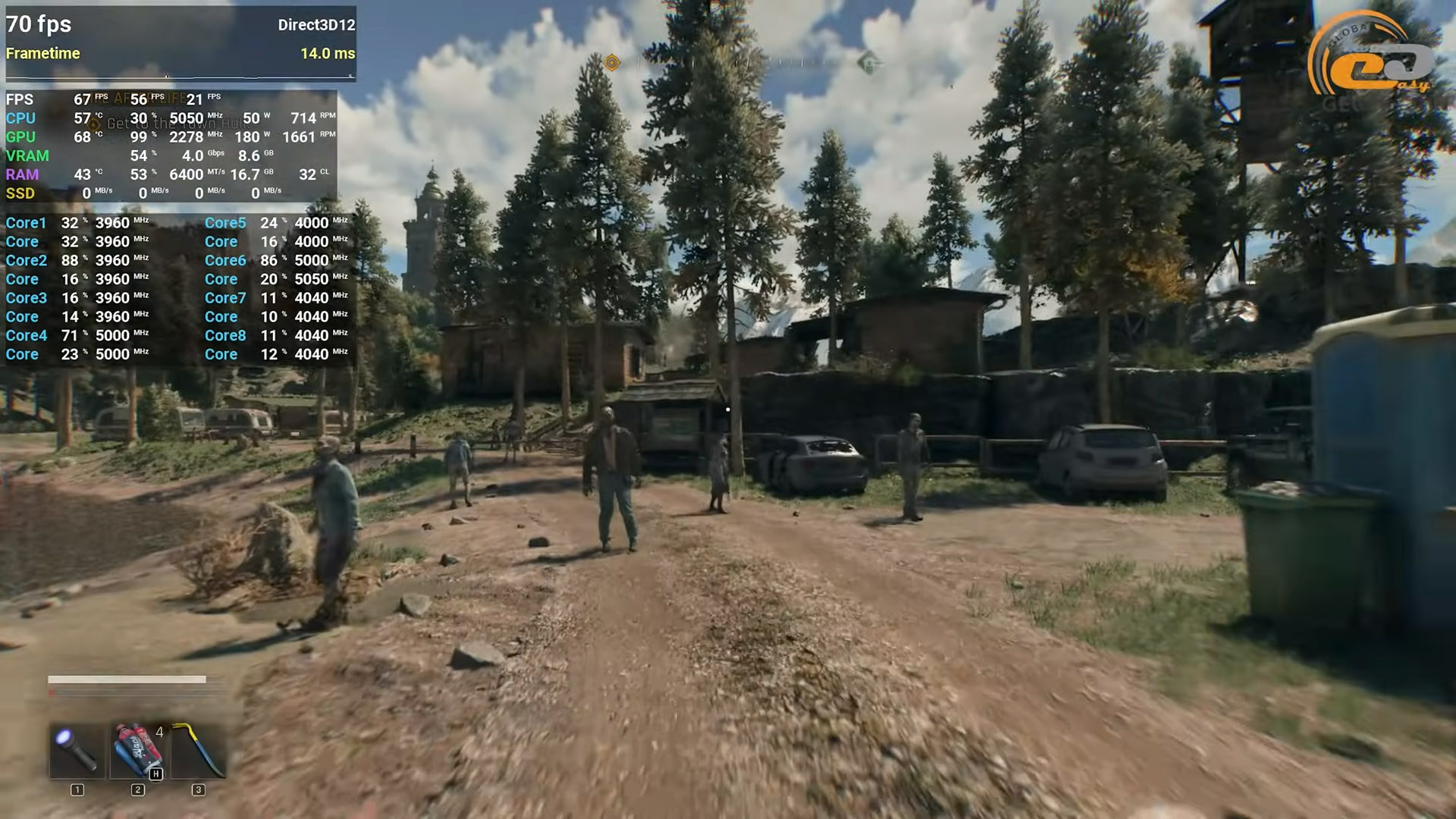The image size is (1456, 819).
Task: Equip the yellow crowbar slot
Action: (x=199, y=751)
